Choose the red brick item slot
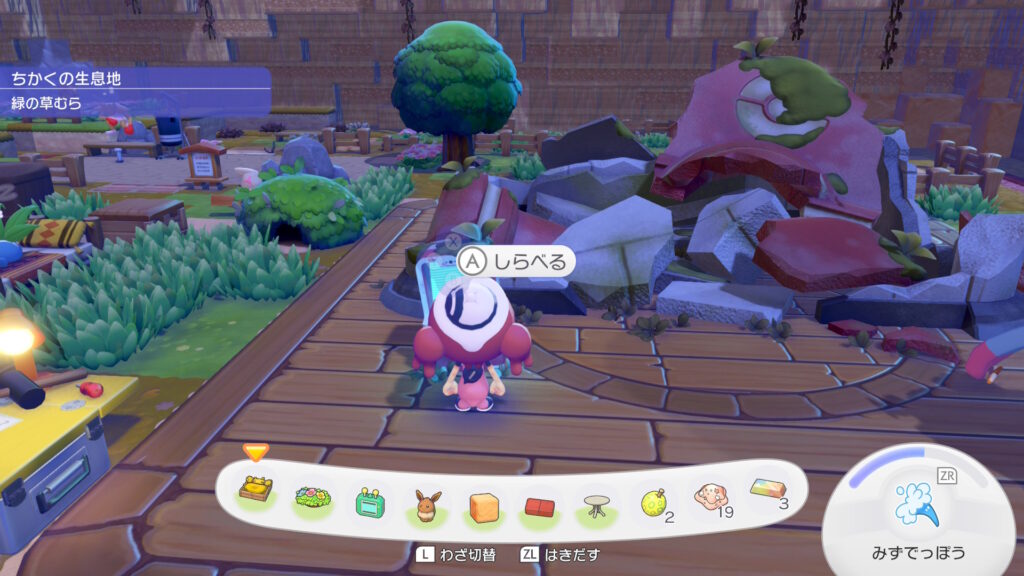This screenshot has height=576, width=1024. pyautogui.click(x=542, y=506)
